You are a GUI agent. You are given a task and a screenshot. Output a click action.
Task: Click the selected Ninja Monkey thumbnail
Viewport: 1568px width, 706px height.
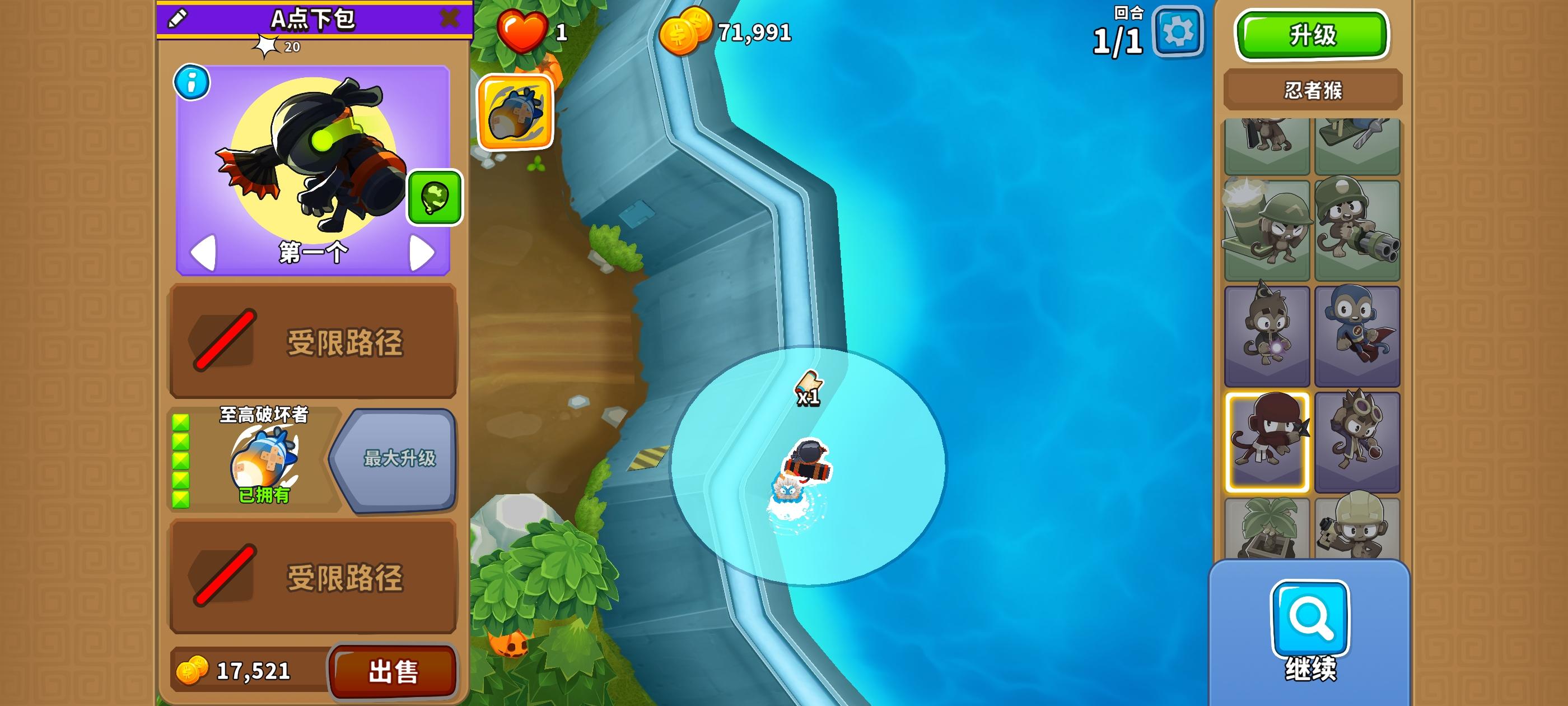pos(1267,439)
